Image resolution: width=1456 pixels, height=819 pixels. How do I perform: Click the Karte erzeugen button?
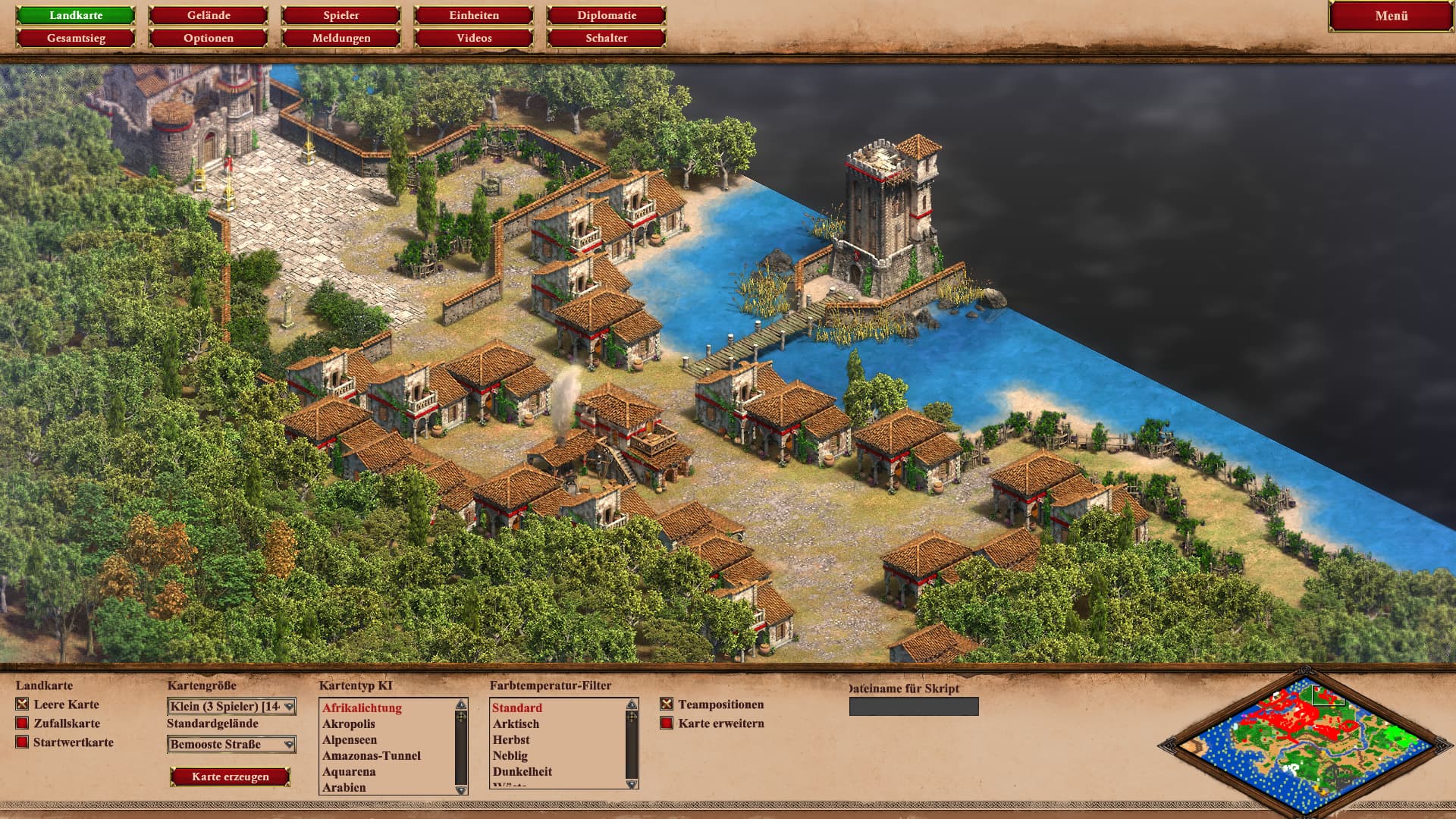click(231, 777)
